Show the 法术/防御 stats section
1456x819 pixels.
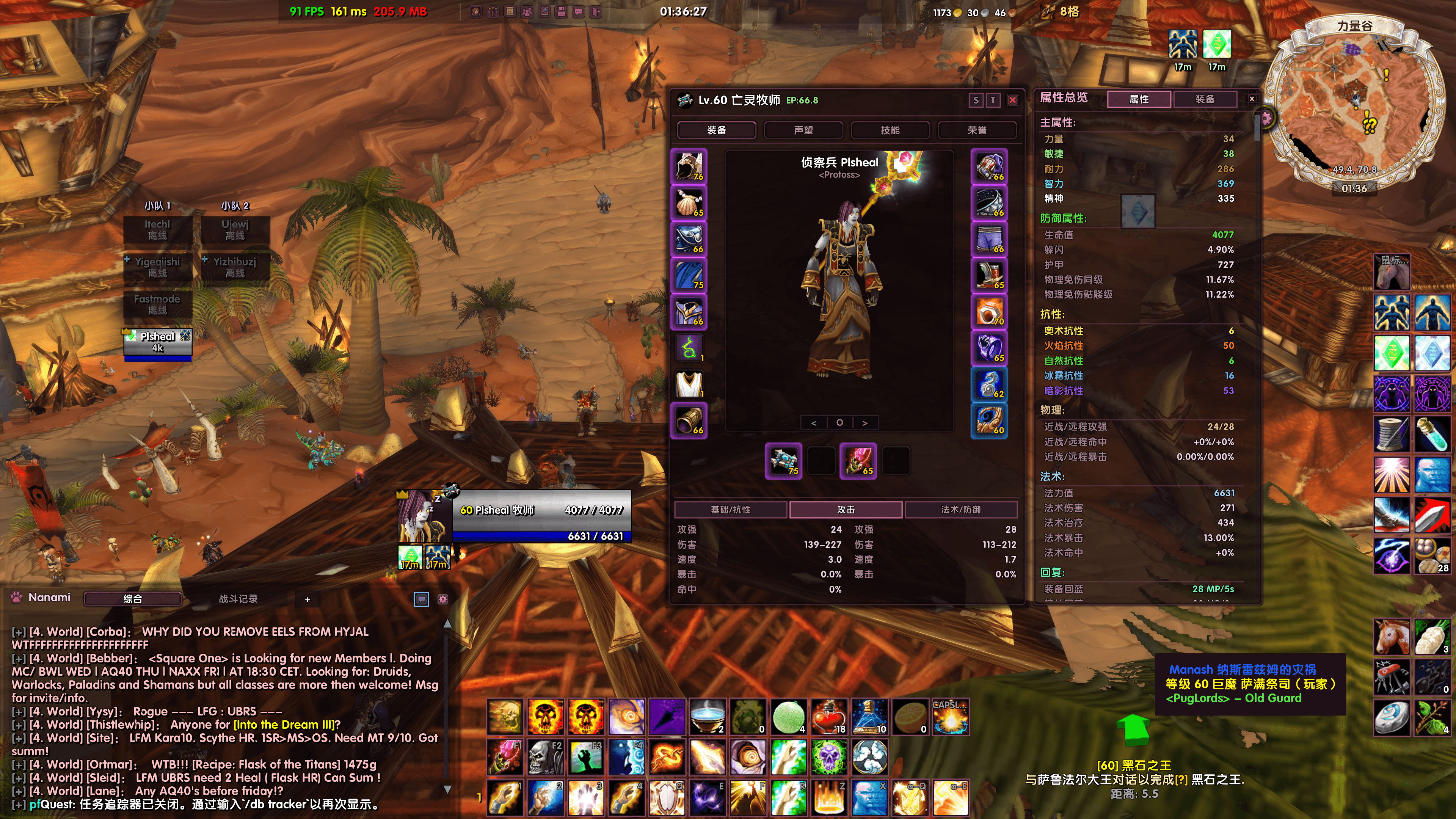click(x=960, y=509)
